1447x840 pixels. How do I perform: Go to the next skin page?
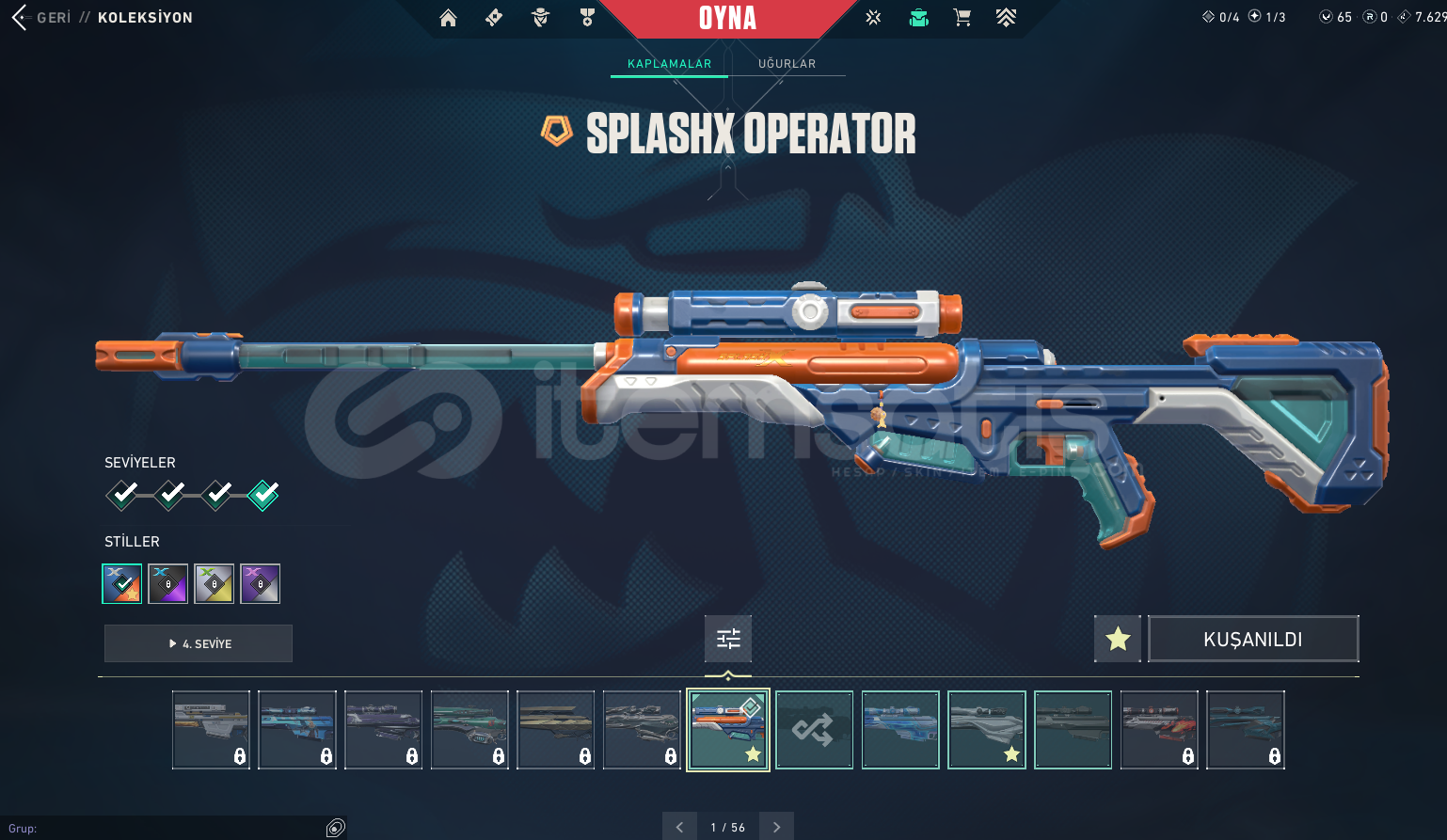coord(776,827)
